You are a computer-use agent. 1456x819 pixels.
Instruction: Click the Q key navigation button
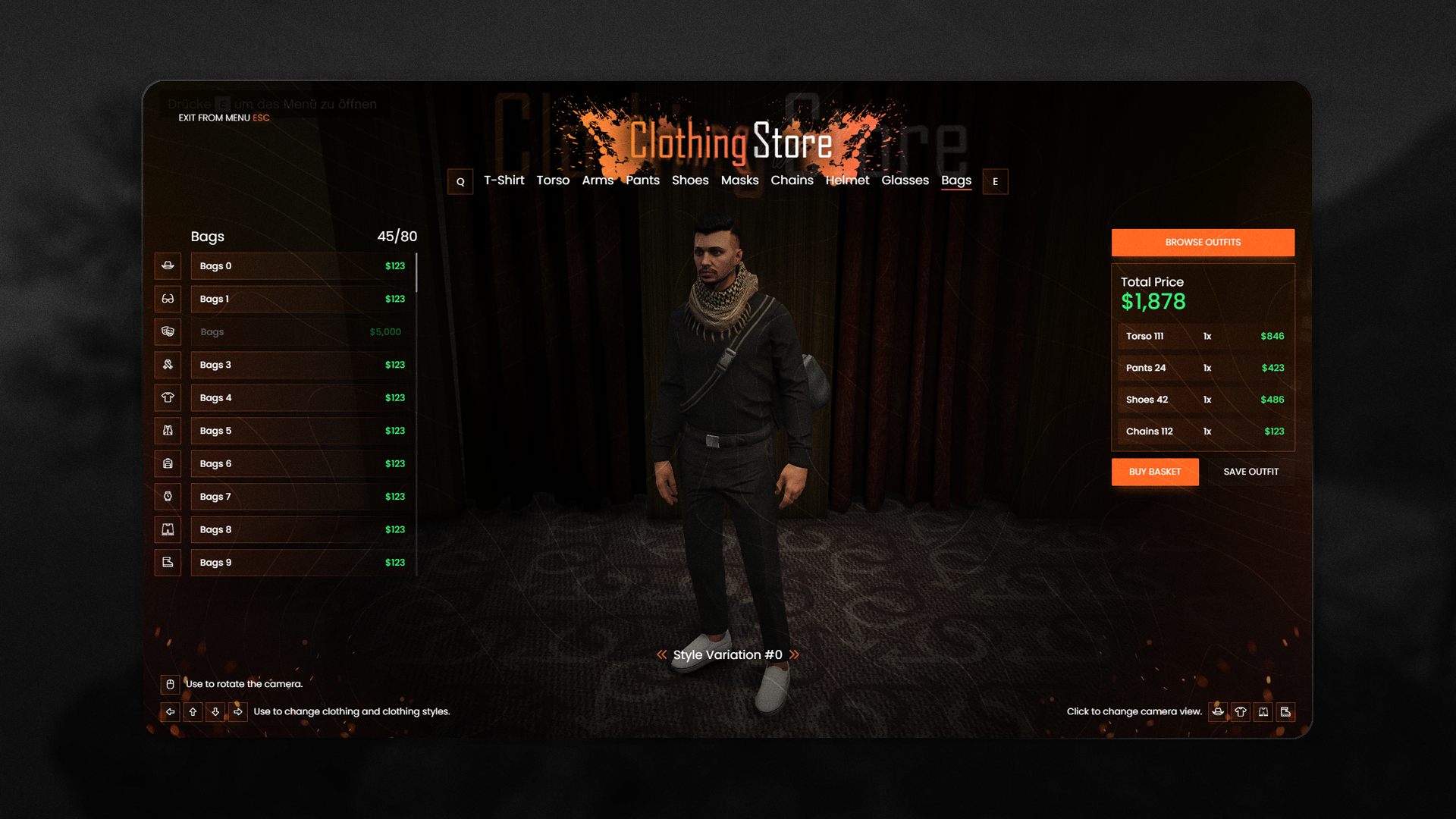460,181
